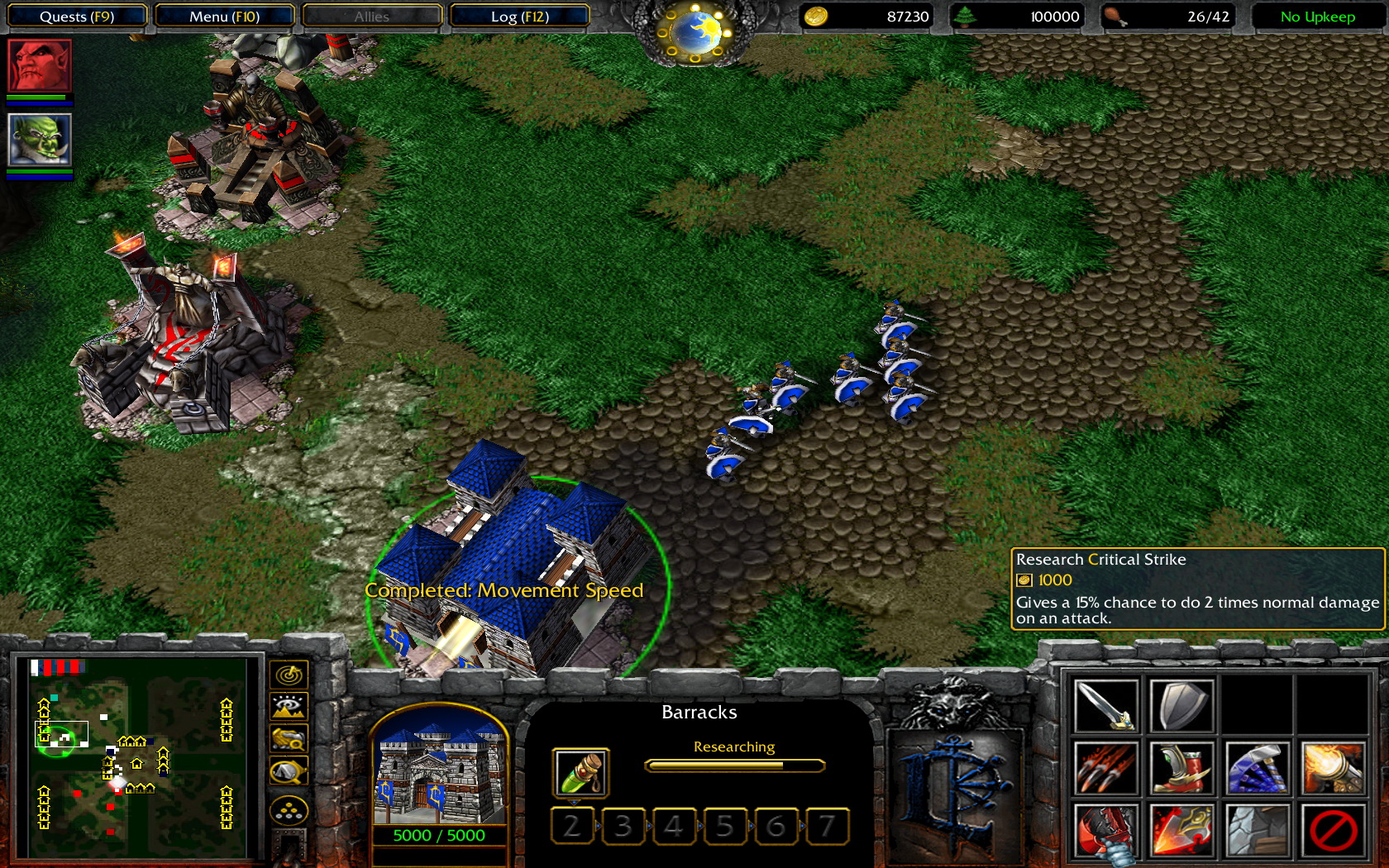Click the potion icon in the research queue
The width and height of the screenshot is (1389, 868).
pyautogui.click(x=580, y=770)
